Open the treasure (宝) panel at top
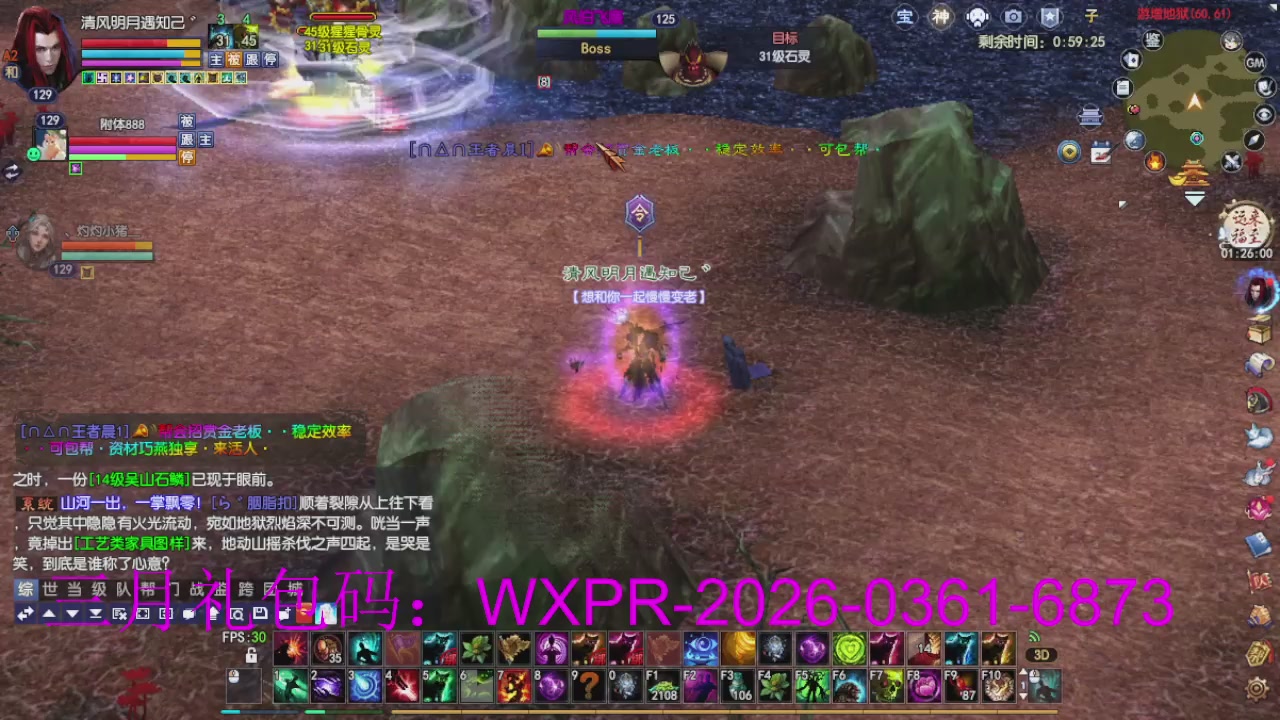Screen dimensions: 1280x720 point(905,16)
